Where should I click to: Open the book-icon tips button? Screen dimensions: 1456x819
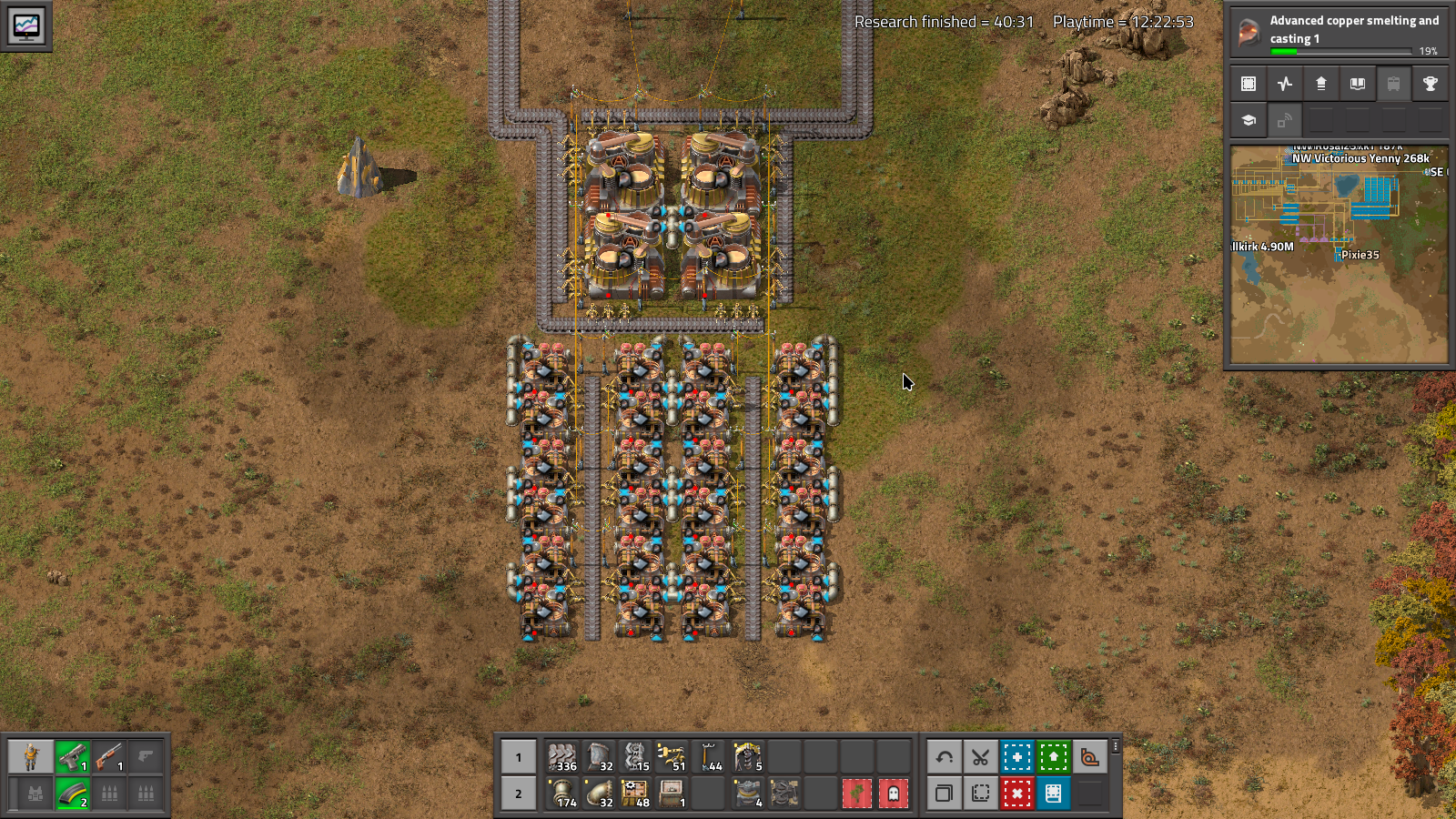[1357, 84]
